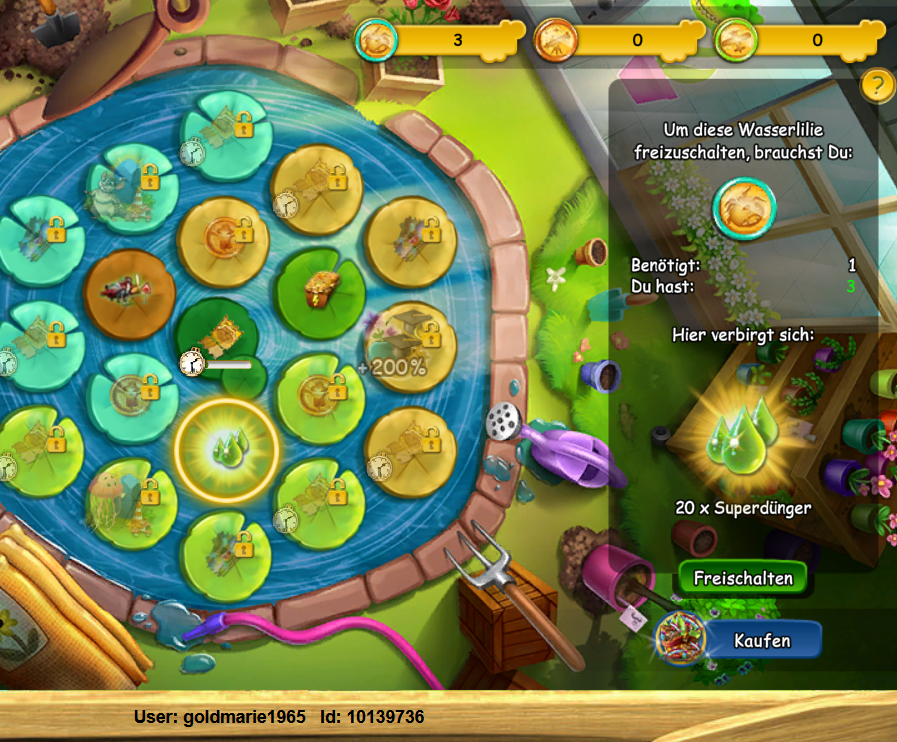This screenshot has height=742, width=897.
Task: Choose the locked cat statue lily pad
Action: pos(128,186)
